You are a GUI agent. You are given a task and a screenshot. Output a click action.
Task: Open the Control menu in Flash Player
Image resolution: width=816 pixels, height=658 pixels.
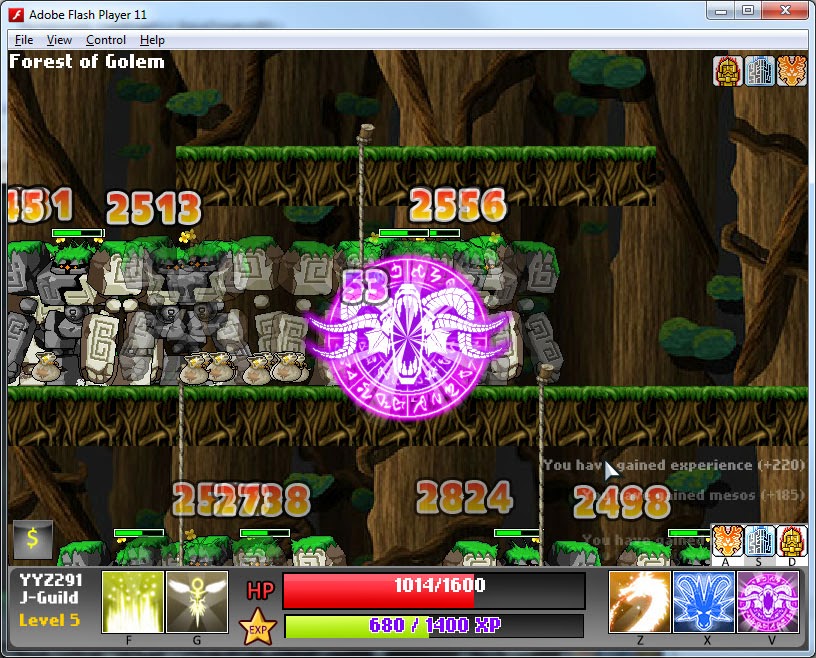106,40
